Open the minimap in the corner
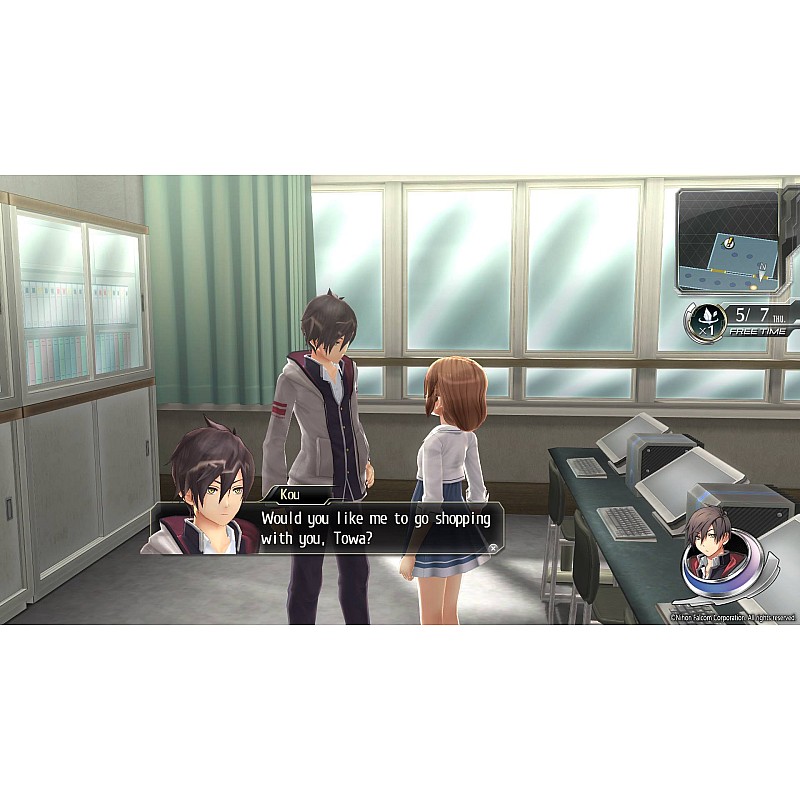The width and height of the screenshot is (800, 800). (731, 242)
